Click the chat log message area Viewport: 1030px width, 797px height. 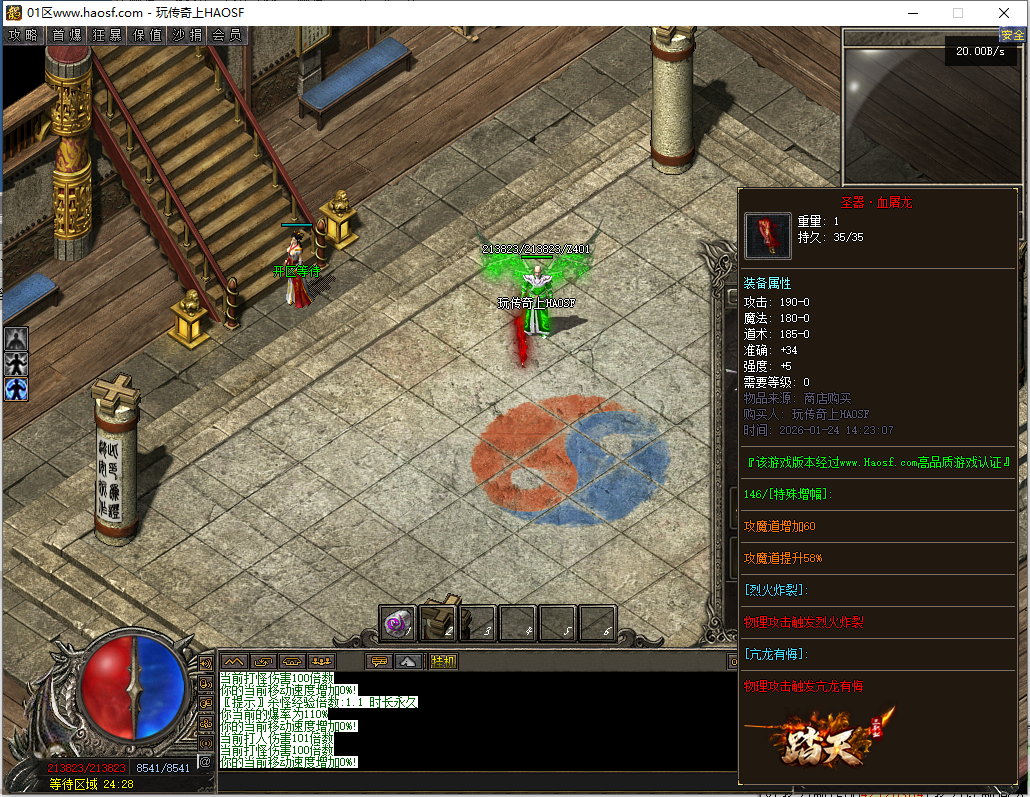[470, 720]
